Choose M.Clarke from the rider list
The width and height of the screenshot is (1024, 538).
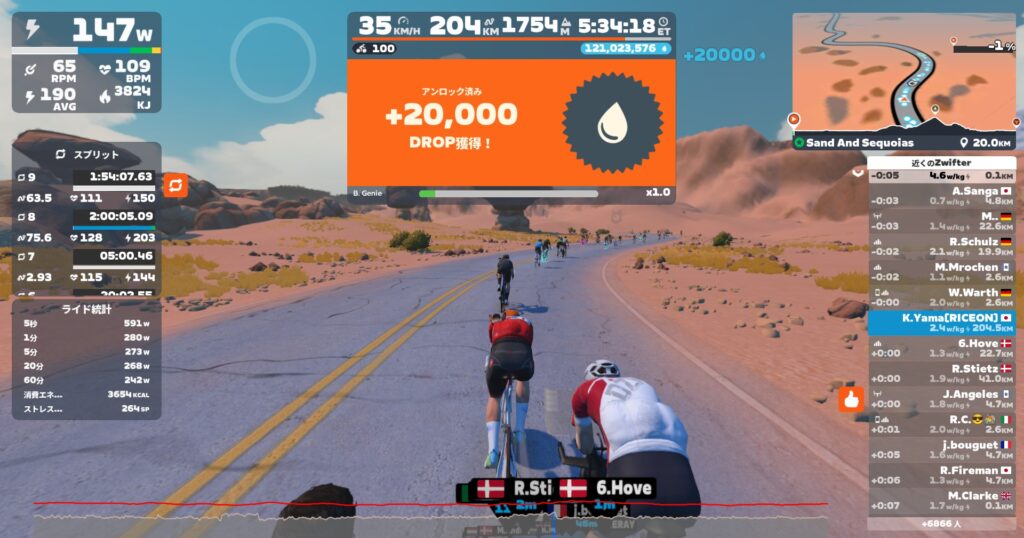tap(941, 501)
